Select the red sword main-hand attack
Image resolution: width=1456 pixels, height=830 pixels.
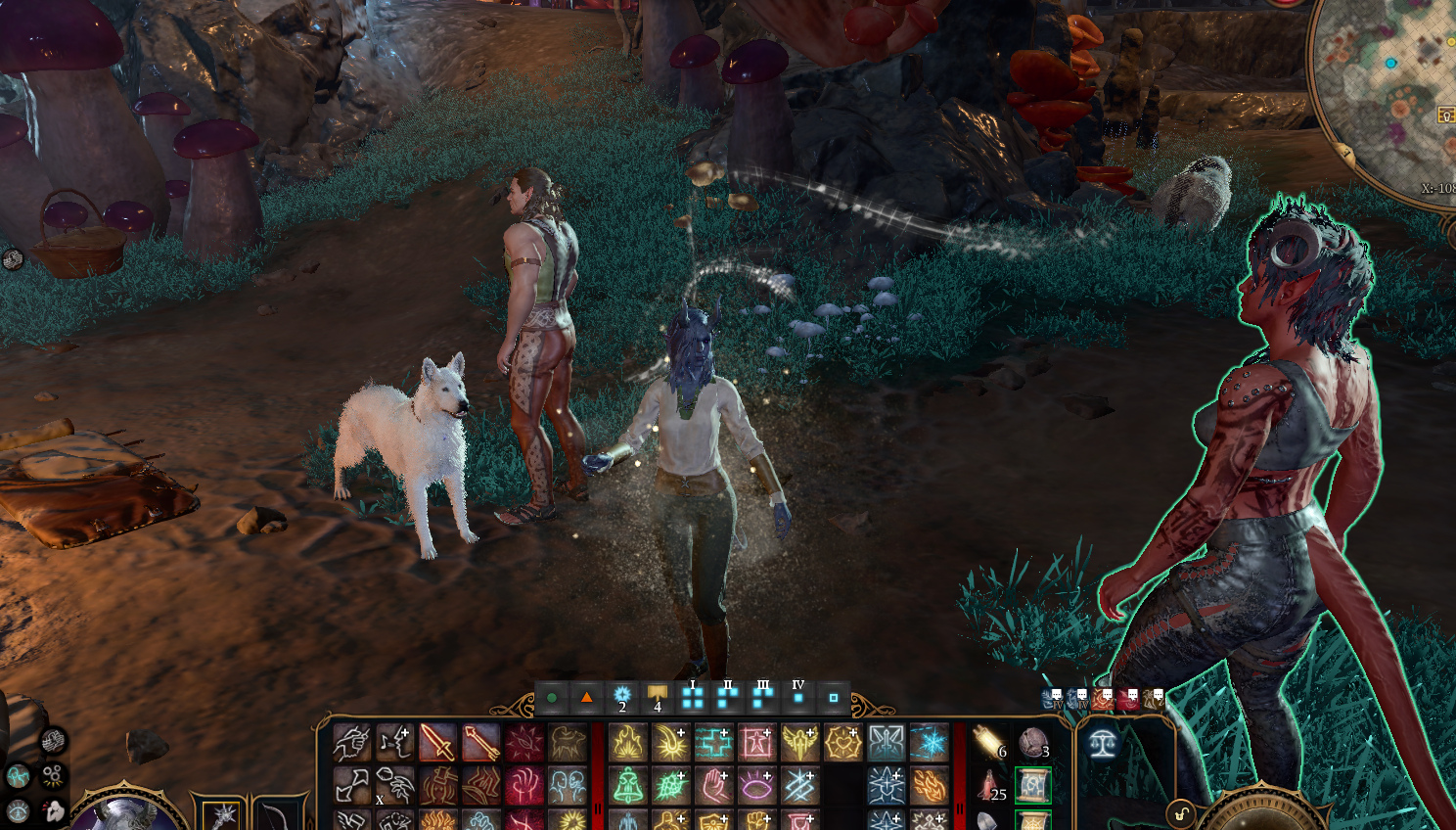coord(437,743)
